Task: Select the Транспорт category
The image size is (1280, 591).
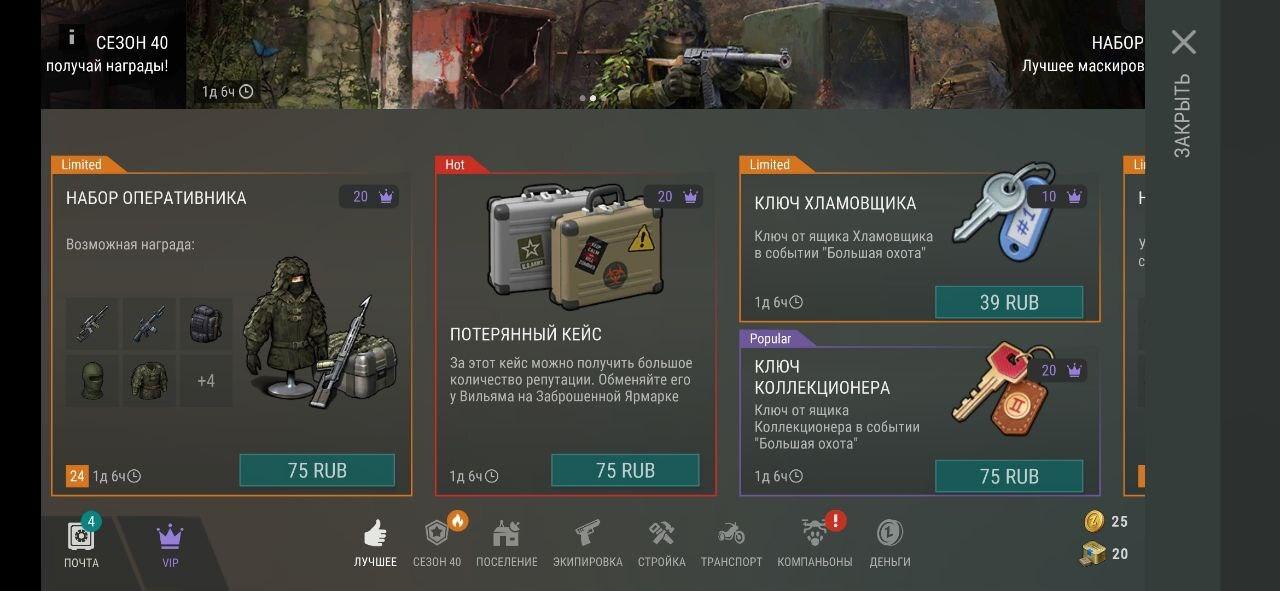Action: tap(731, 544)
